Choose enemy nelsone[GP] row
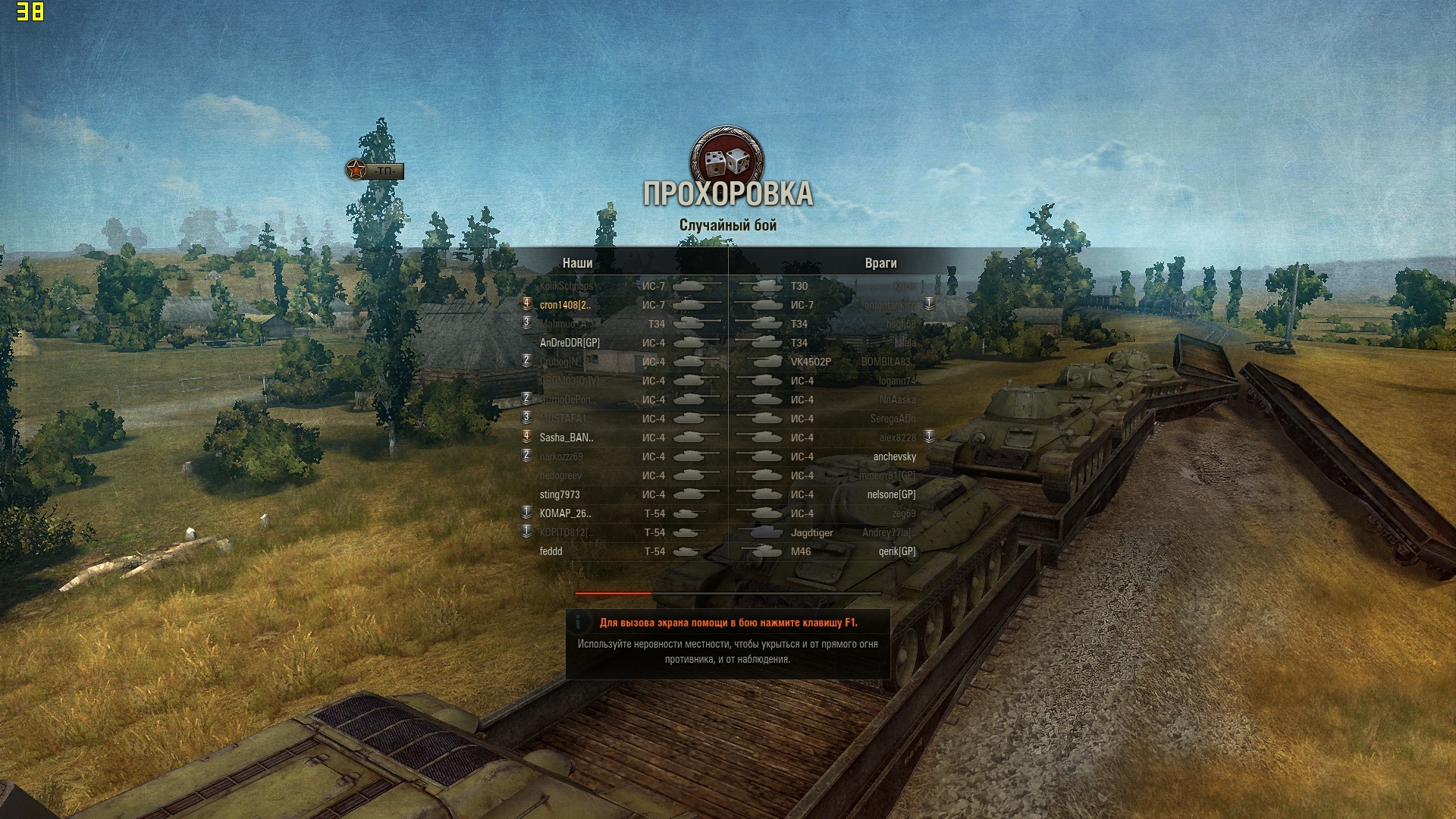Screen dimensions: 1456x819 pos(891,494)
